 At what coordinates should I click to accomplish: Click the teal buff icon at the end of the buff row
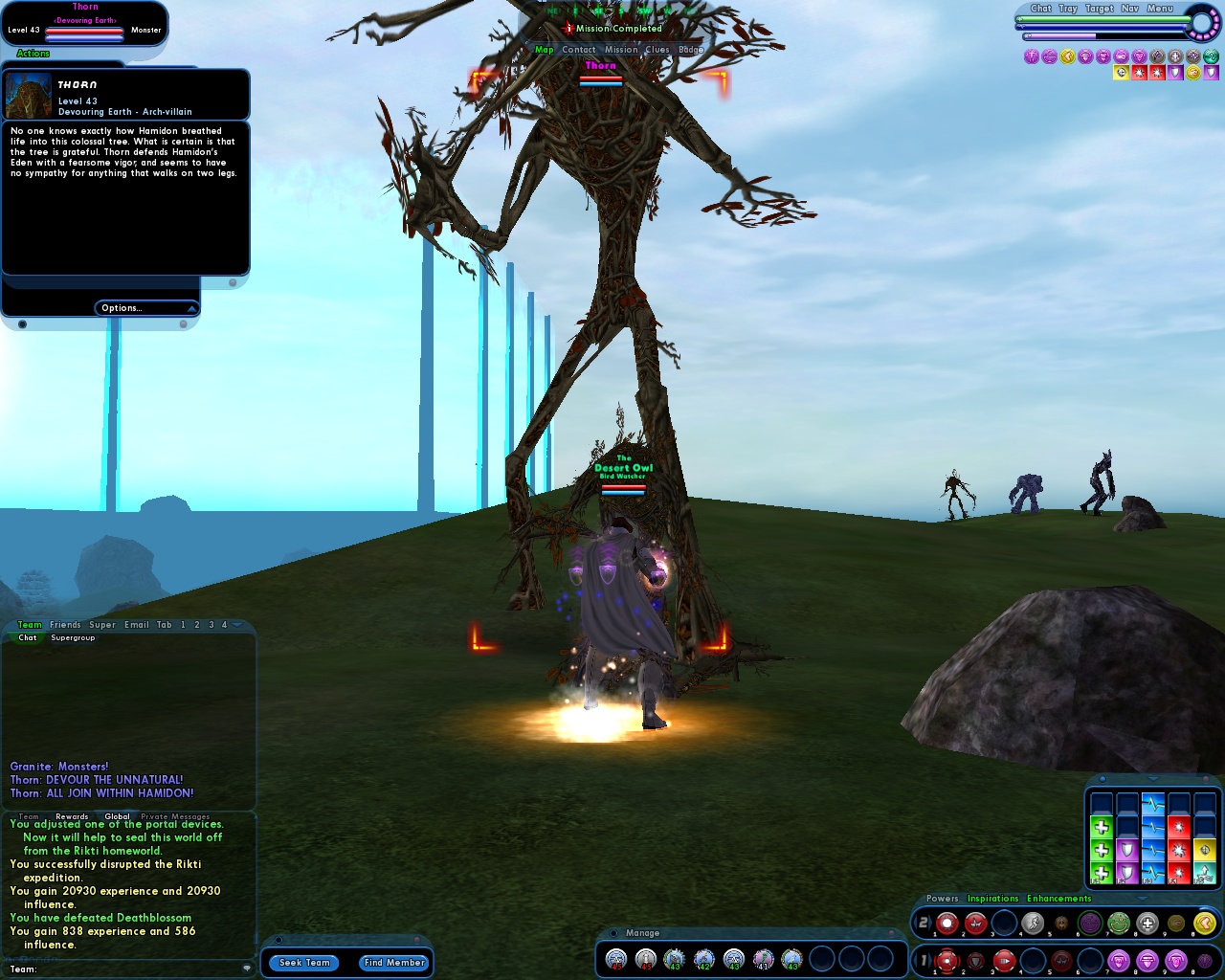(1210, 56)
